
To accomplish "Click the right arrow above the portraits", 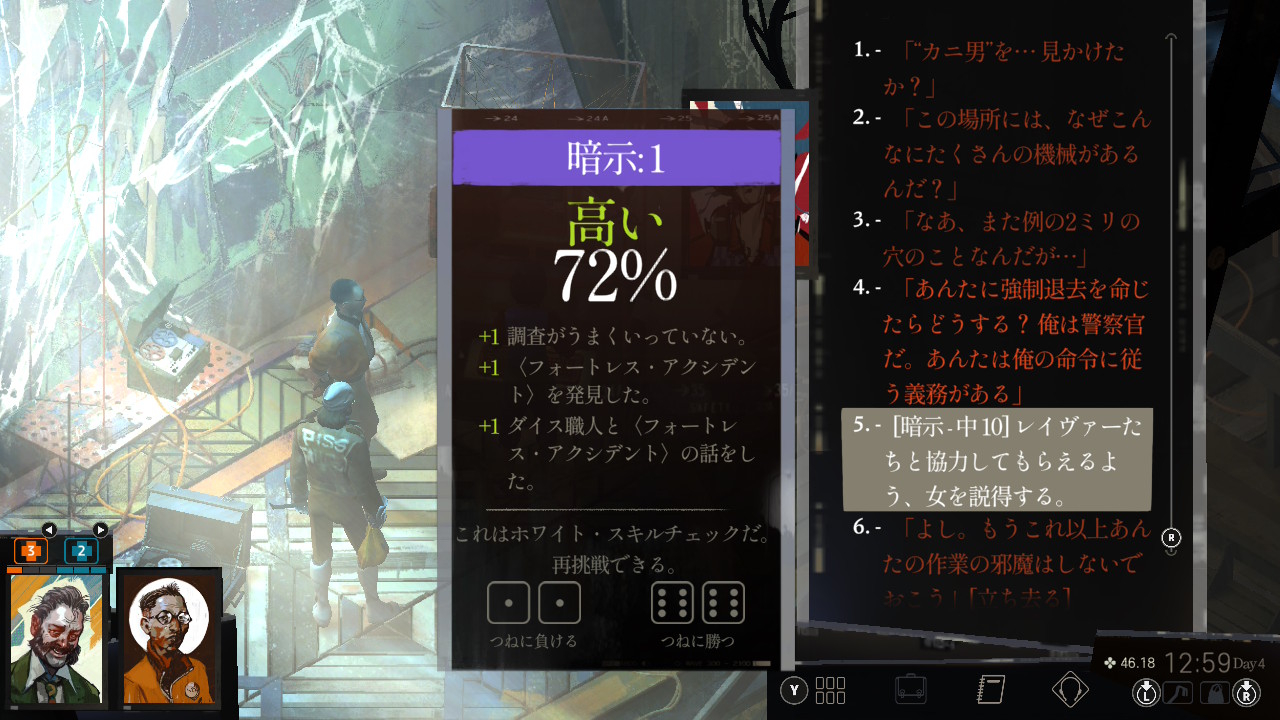I will pos(100,529).
